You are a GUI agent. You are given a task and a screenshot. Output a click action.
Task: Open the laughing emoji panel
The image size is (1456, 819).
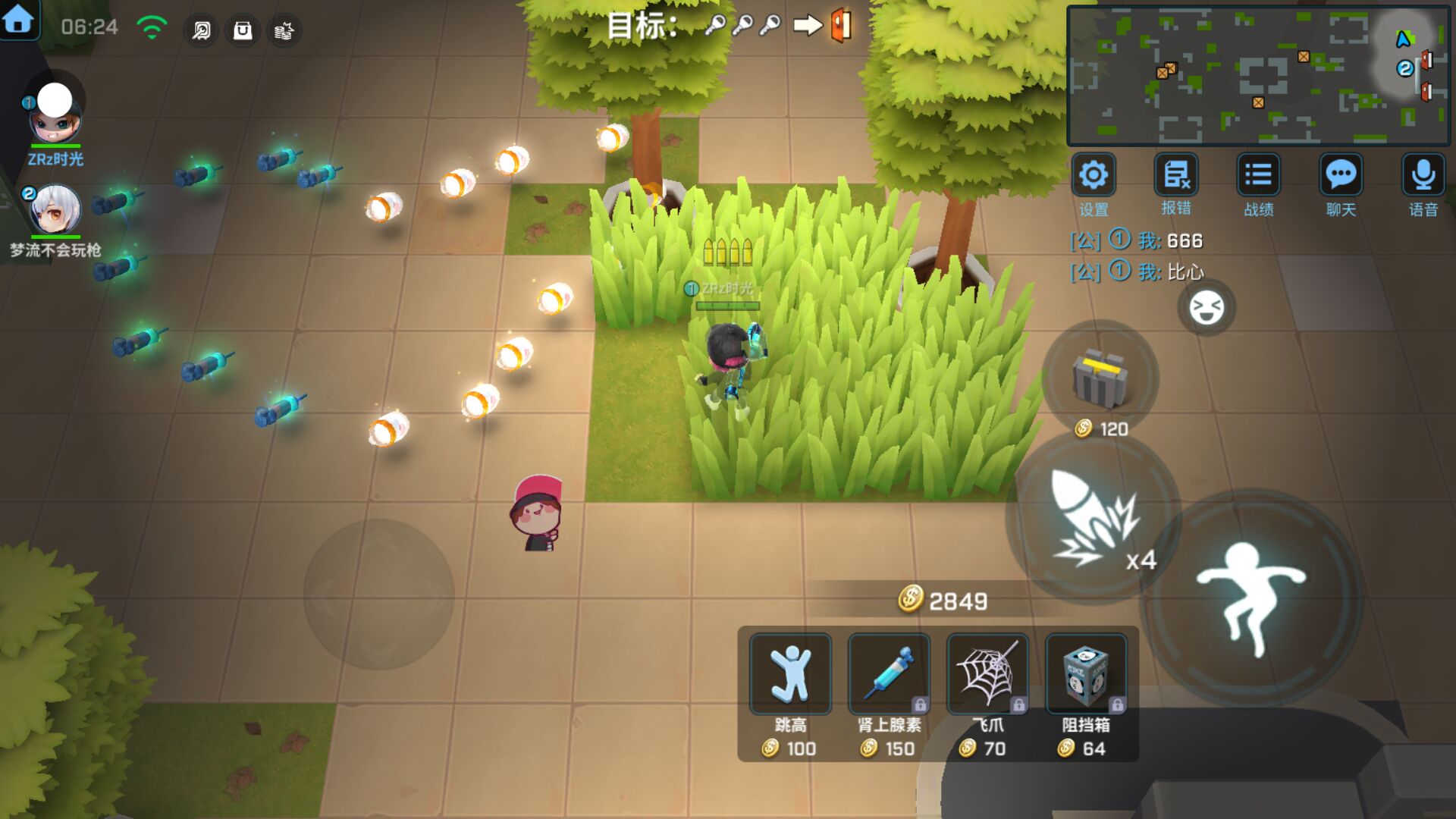[x=1206, y=308]
